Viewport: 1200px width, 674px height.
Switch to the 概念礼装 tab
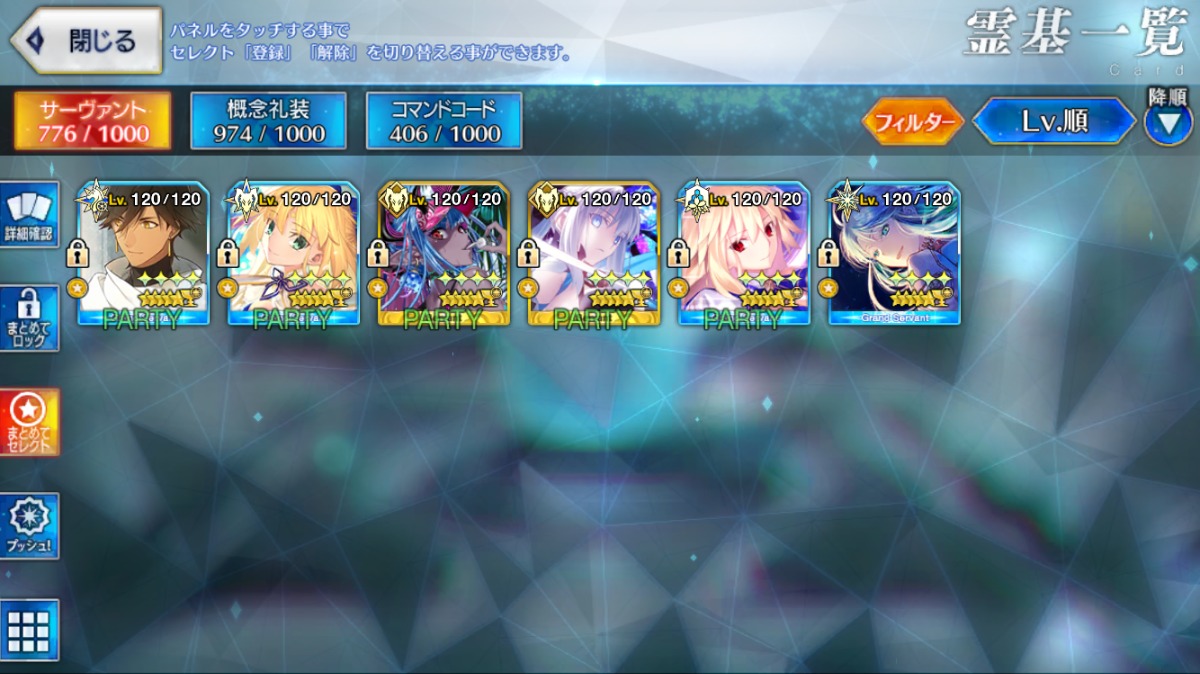(268, 121)
